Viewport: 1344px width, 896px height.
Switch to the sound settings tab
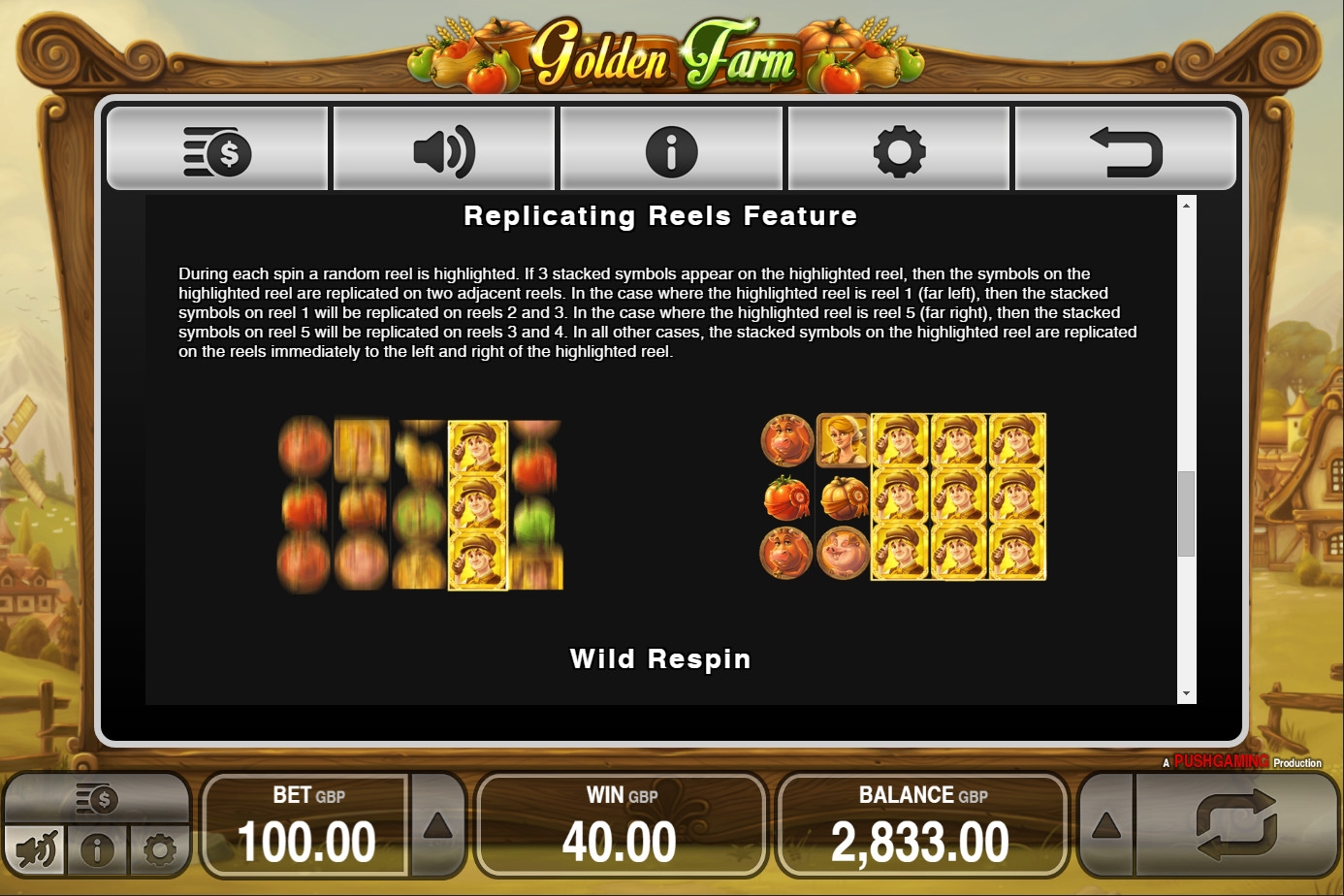pyautogui.click(x=444, y=151)
